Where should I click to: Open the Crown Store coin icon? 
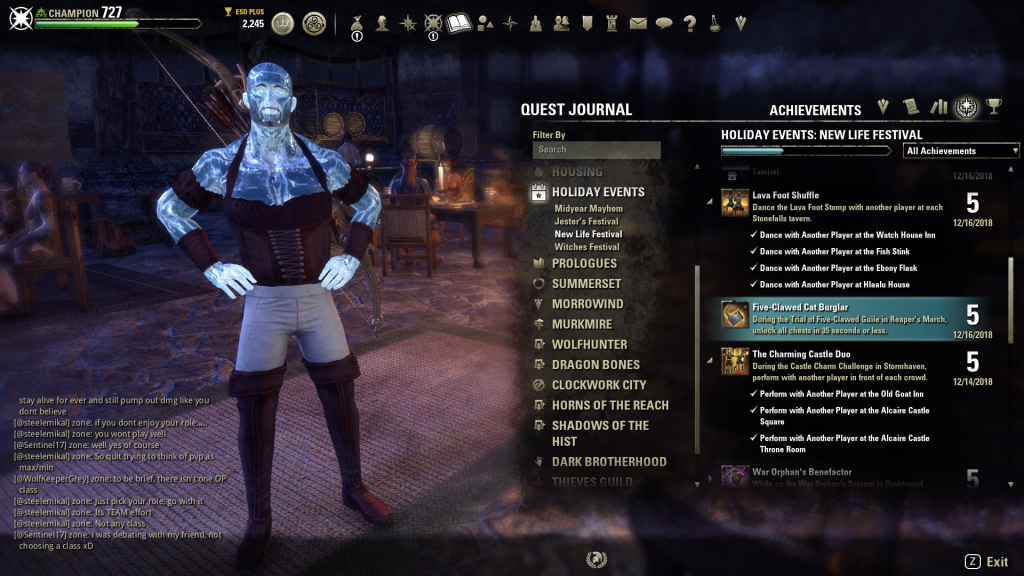tap(284, 23)
